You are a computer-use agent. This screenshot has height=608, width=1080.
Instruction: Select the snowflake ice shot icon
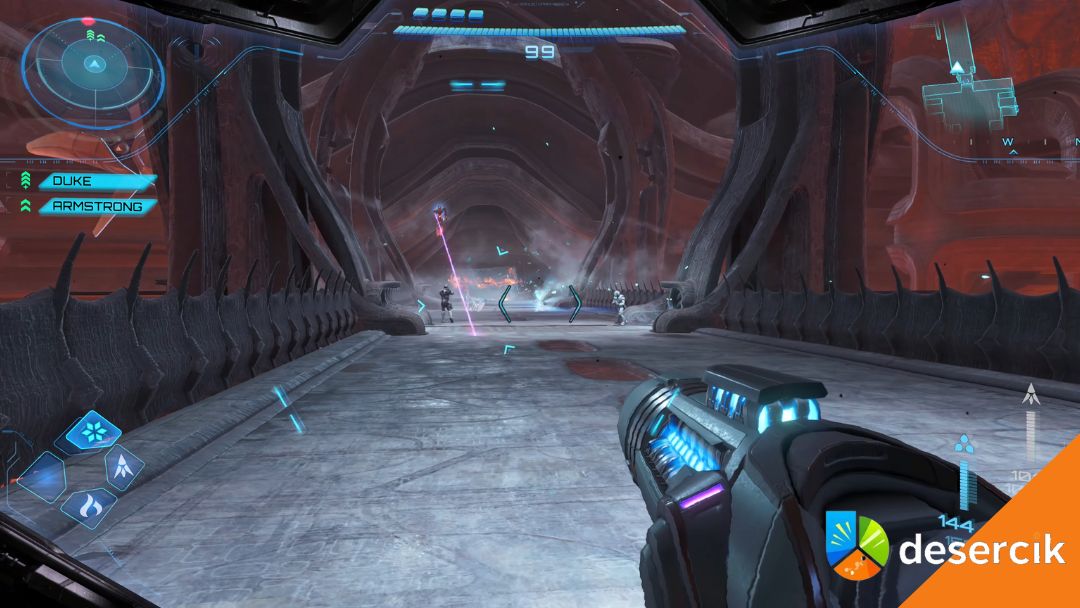[94, 433]
